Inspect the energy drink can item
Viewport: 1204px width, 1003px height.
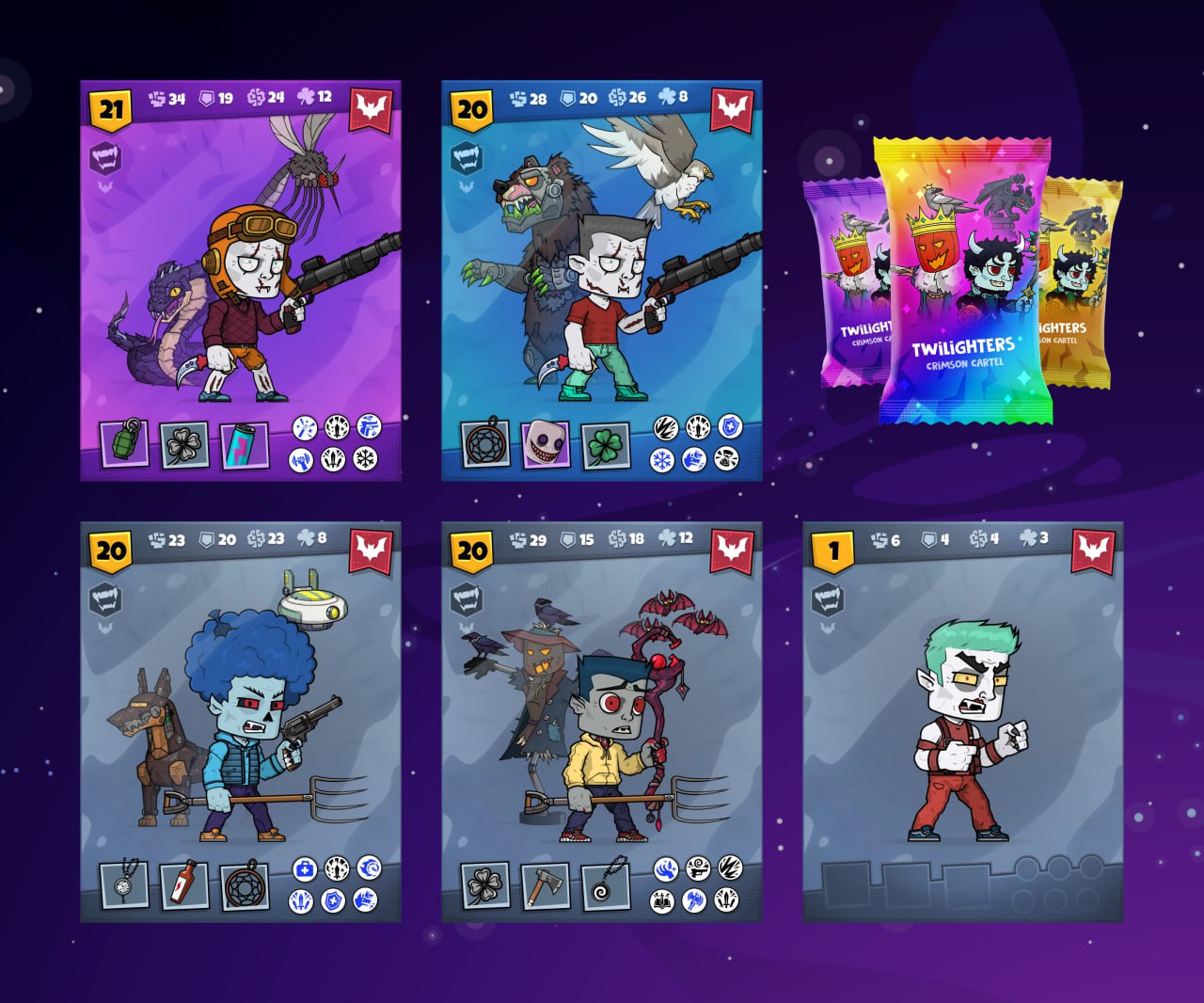(245, 445)
